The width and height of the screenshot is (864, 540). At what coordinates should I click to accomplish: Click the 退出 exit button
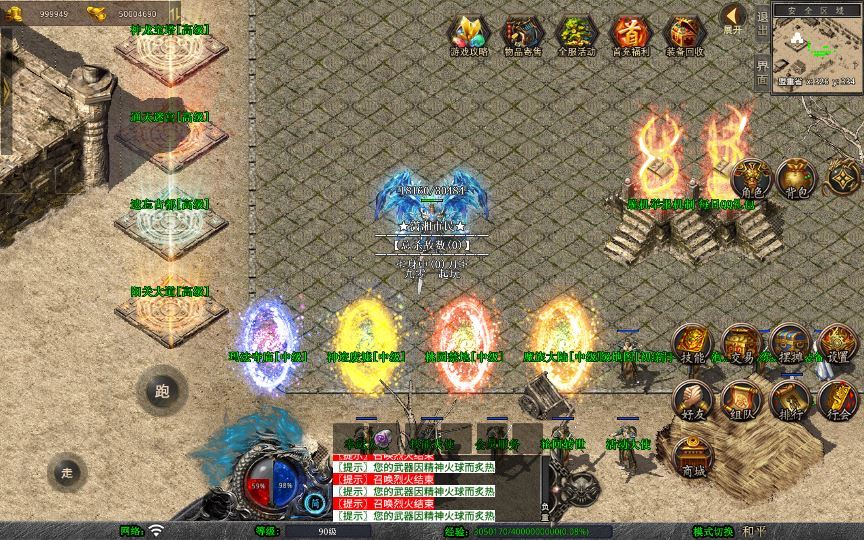[x=762, y=26]
